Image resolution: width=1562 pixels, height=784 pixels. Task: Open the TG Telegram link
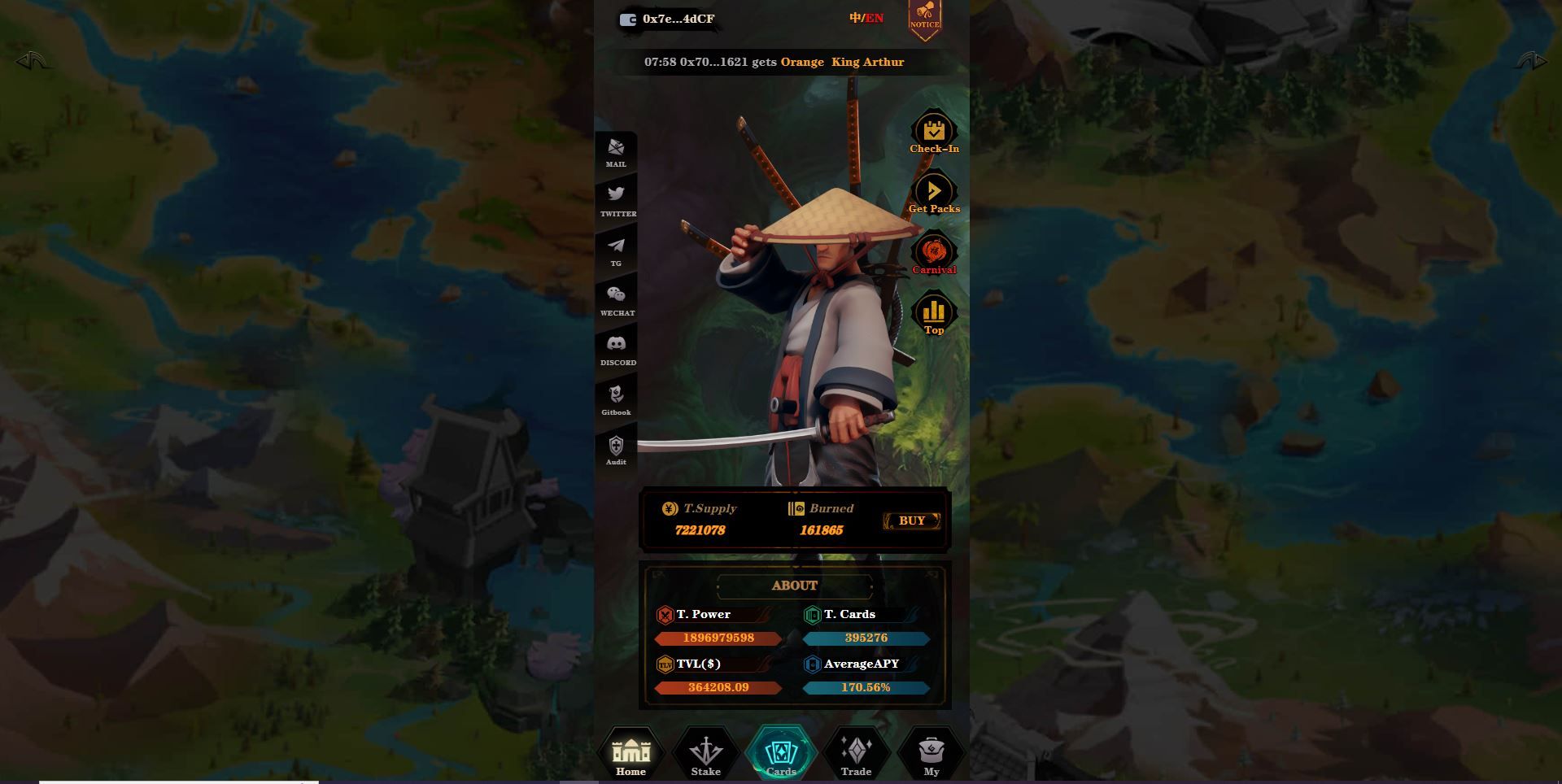(x=616, y=250)
